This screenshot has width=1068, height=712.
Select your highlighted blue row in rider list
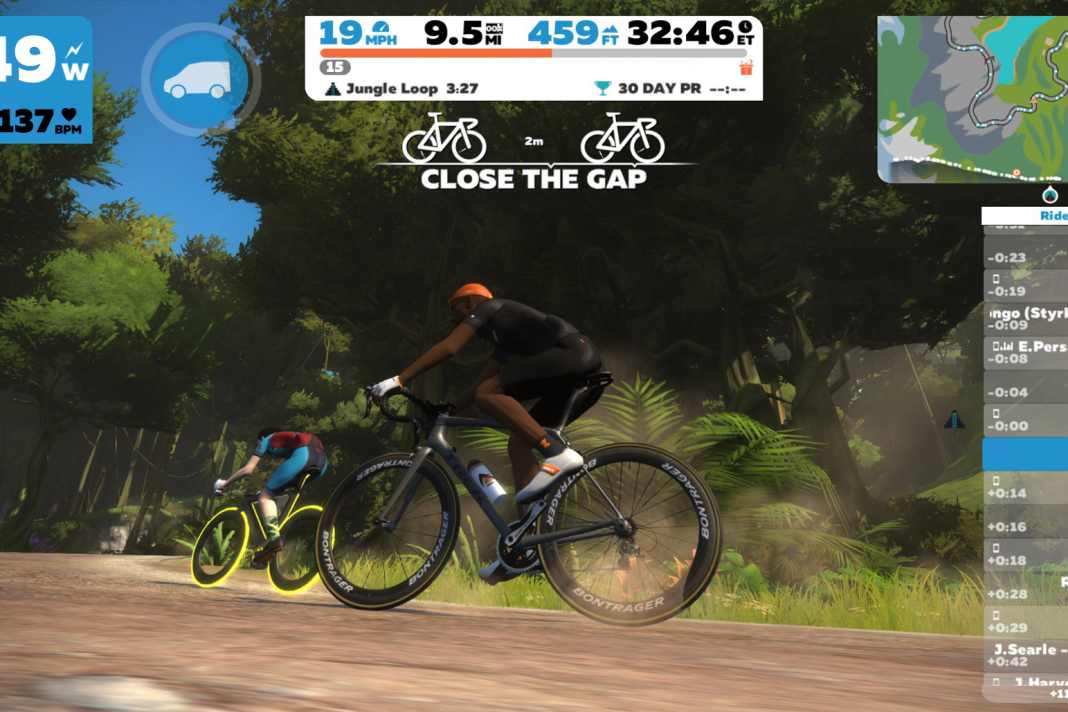1025,453
